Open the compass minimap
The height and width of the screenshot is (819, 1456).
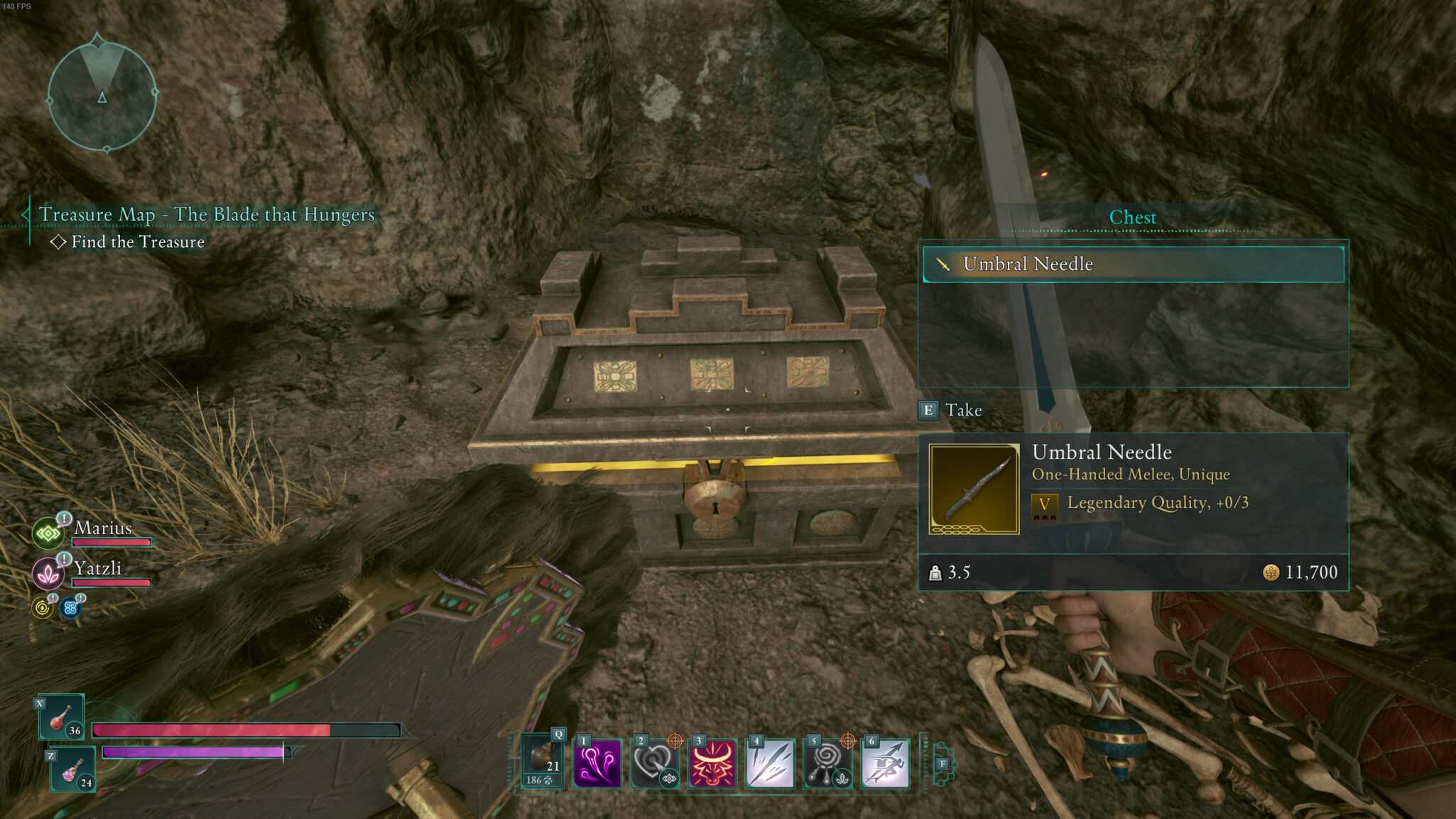(x=102, y=93)
